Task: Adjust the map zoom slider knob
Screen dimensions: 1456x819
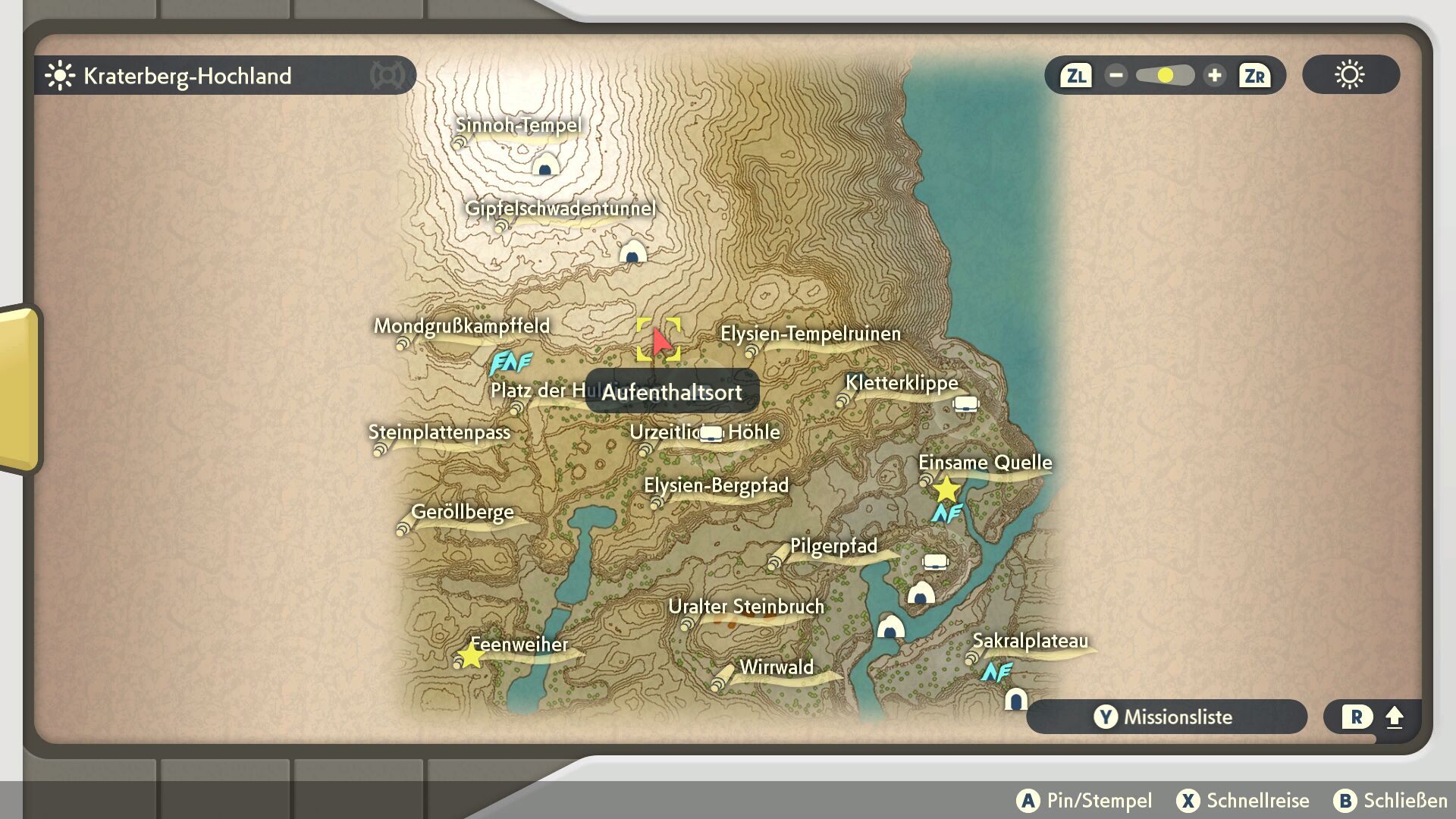Action: [x=1166, y=76]
